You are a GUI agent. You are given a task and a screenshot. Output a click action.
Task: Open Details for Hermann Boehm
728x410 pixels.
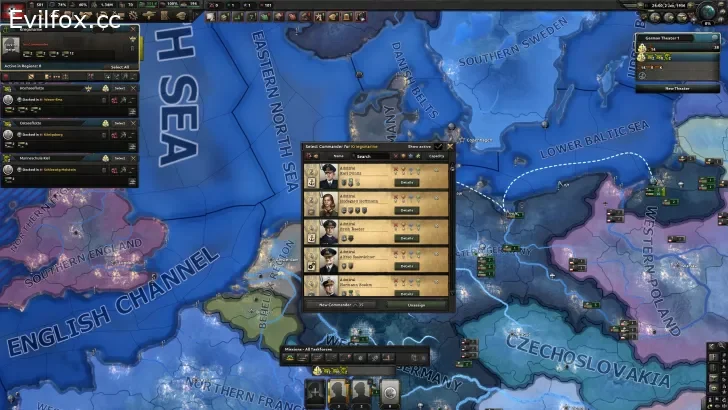[x=407, y=294]
